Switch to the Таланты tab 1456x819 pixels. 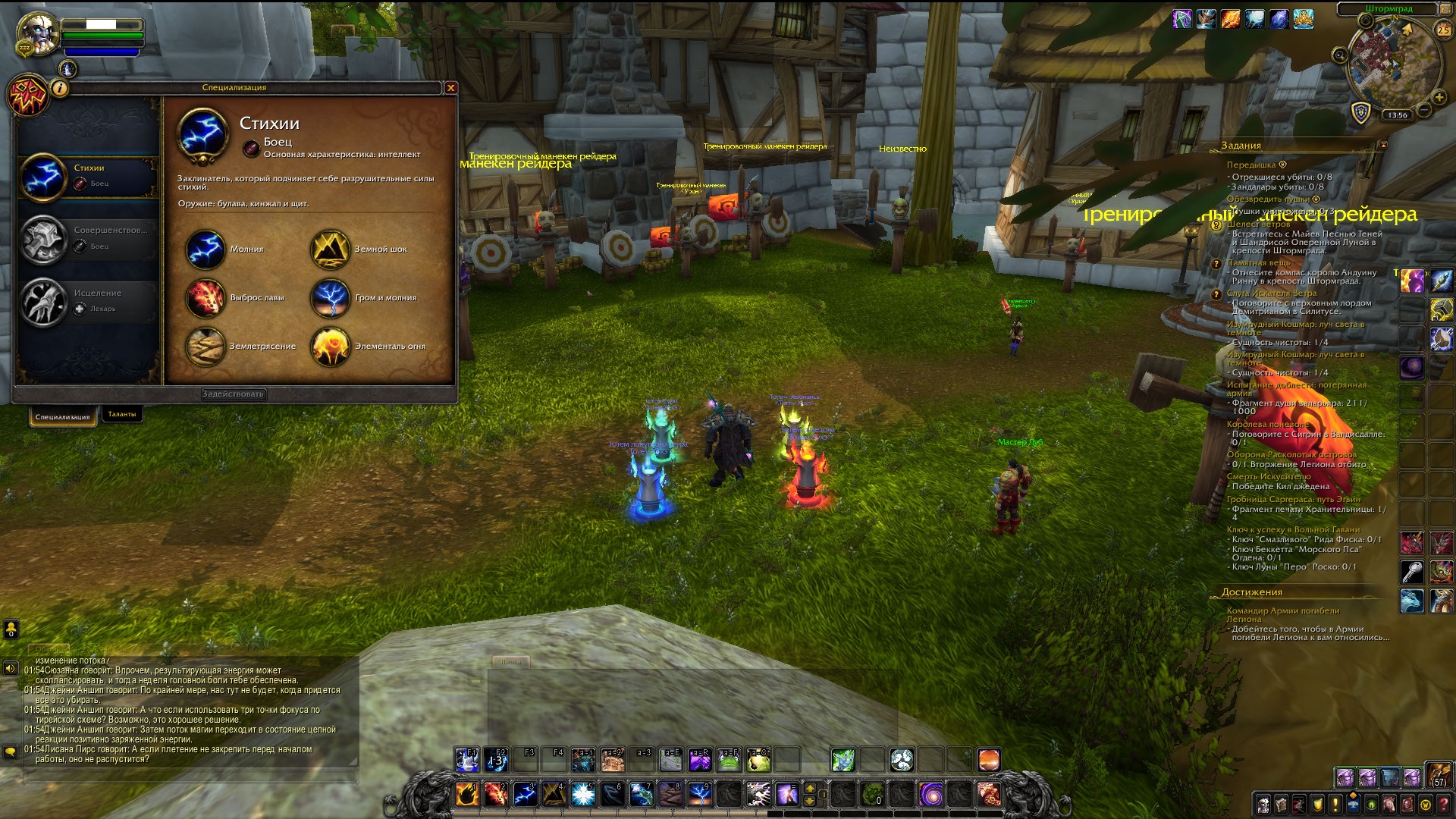121,414
